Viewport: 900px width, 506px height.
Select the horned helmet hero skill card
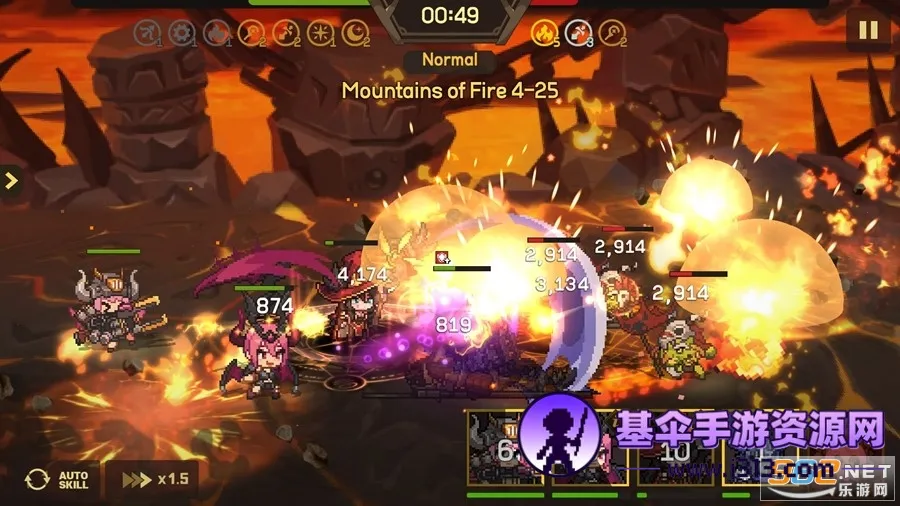pyautogui.click(x=504, y=449)
